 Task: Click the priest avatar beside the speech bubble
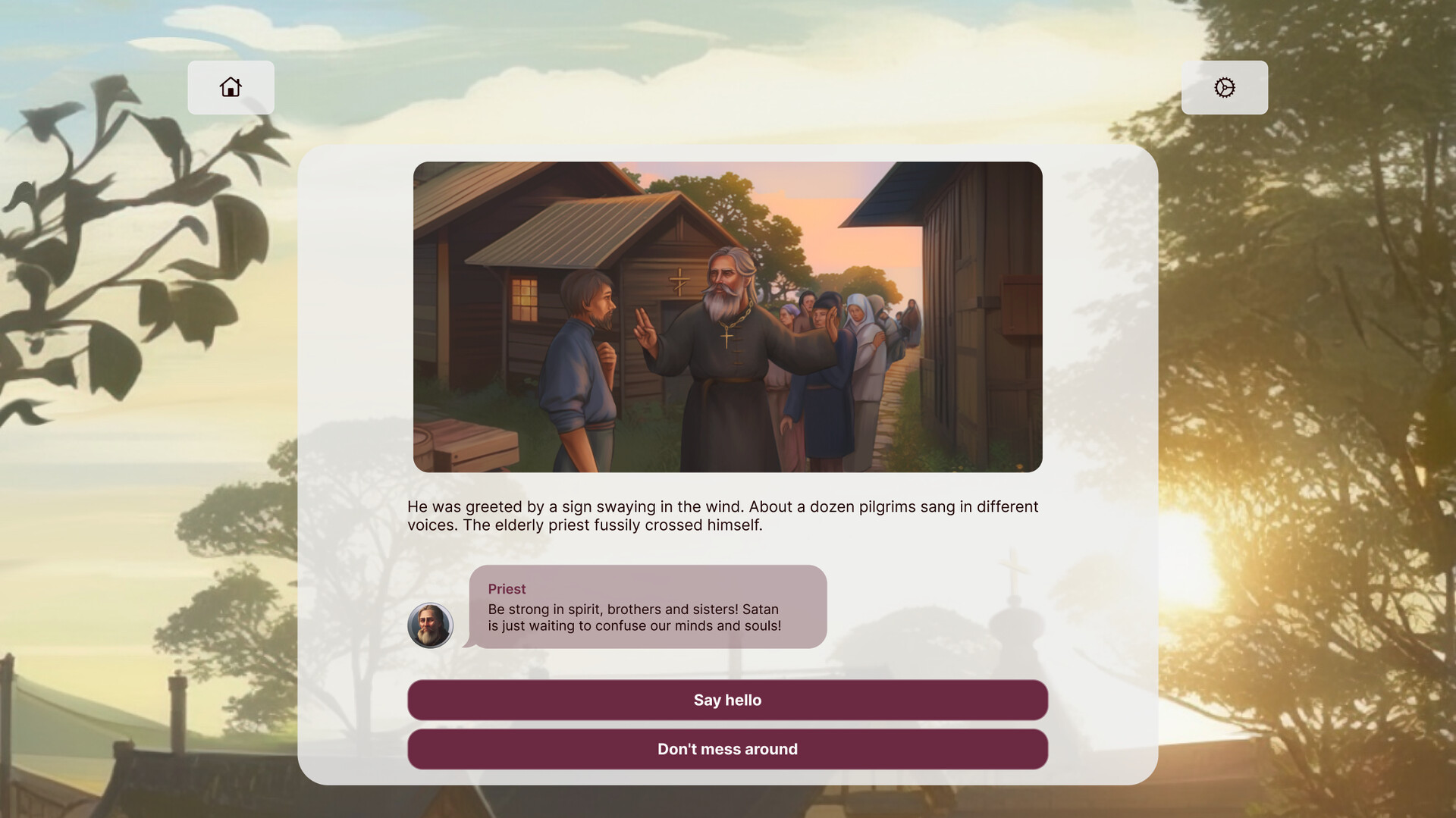point(431,625)
